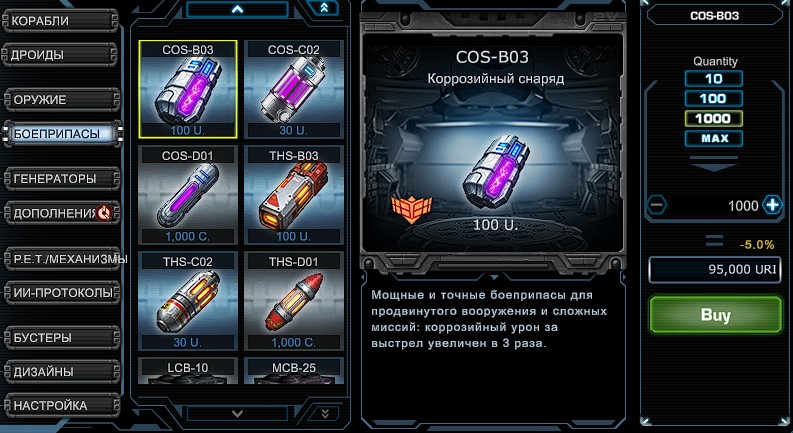Select the THS-D01 rocket item

click(294, 302)
